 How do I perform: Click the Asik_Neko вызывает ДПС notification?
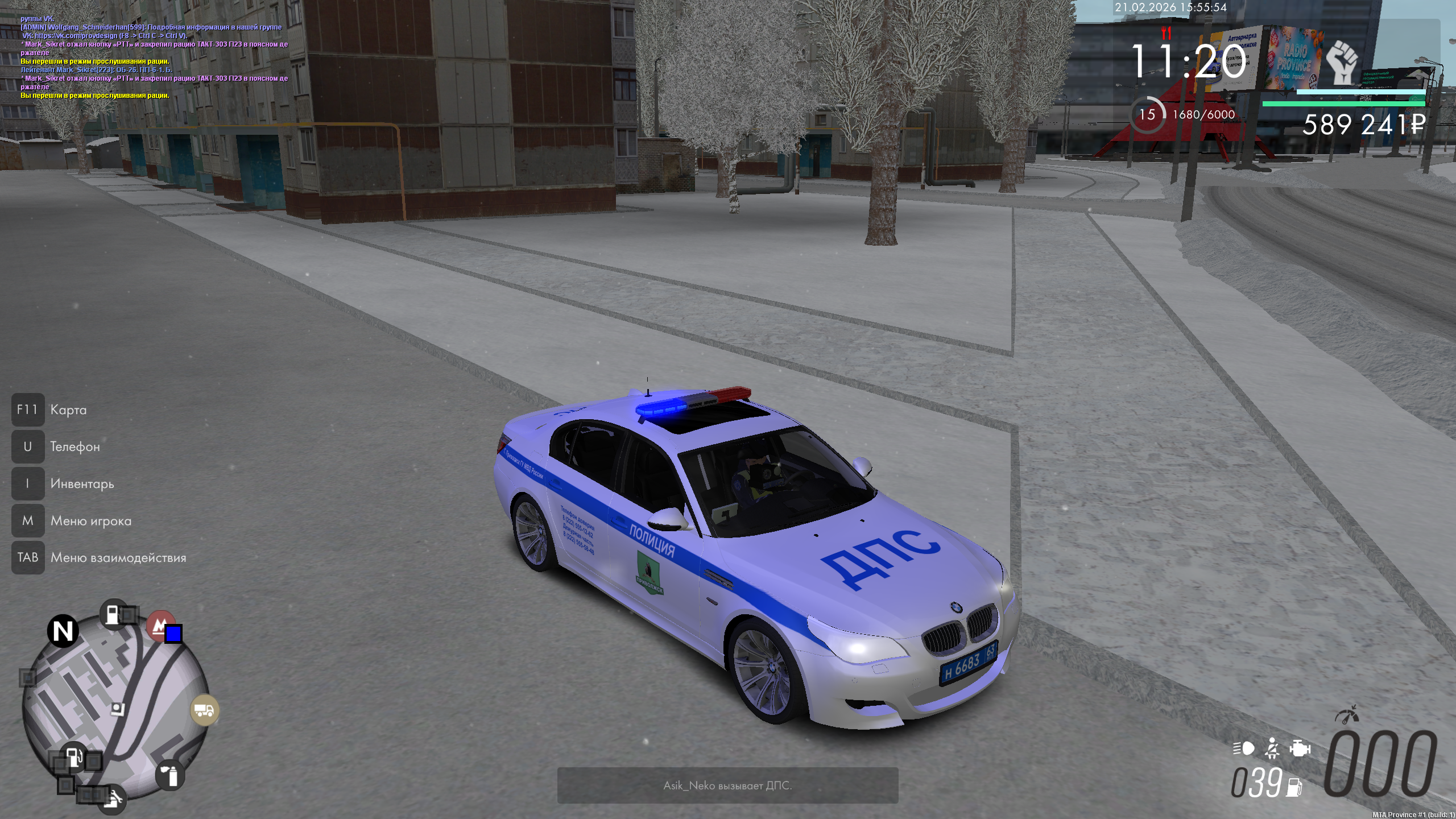point(727,785)
